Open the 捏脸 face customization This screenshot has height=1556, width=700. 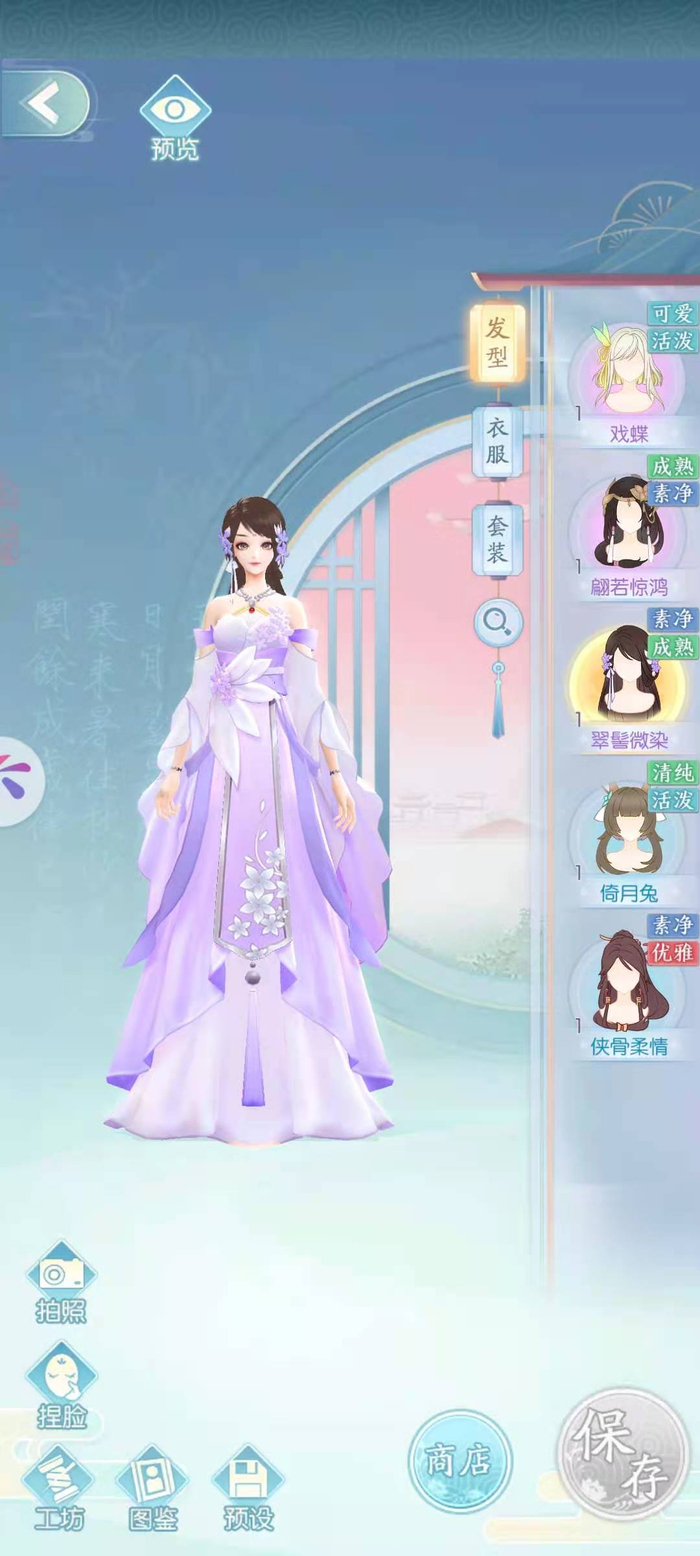61,1385
